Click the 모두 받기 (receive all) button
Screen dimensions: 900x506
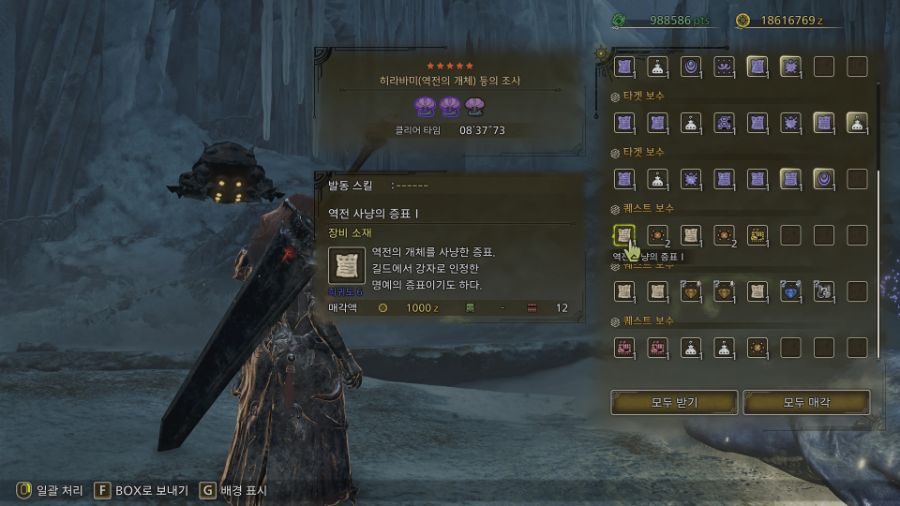pyautogui.click(x=674, y=402)
